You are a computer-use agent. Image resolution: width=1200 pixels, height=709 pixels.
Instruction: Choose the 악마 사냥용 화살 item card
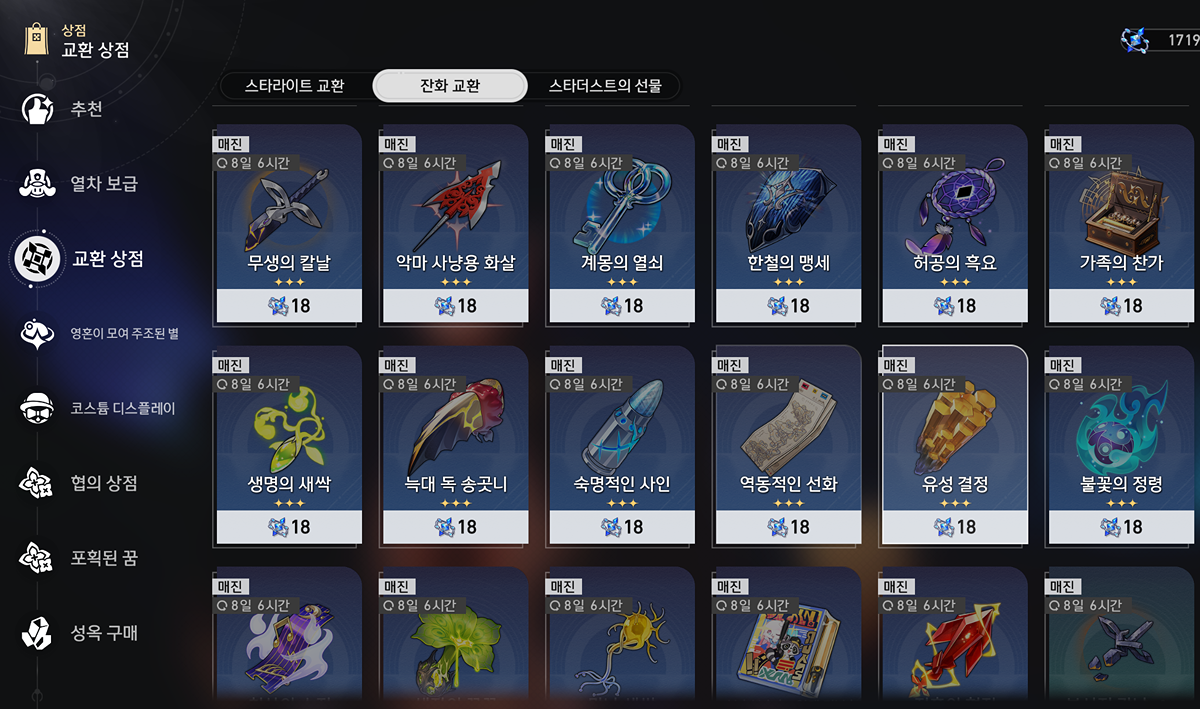pyautogui.click(x=455, y=225)
